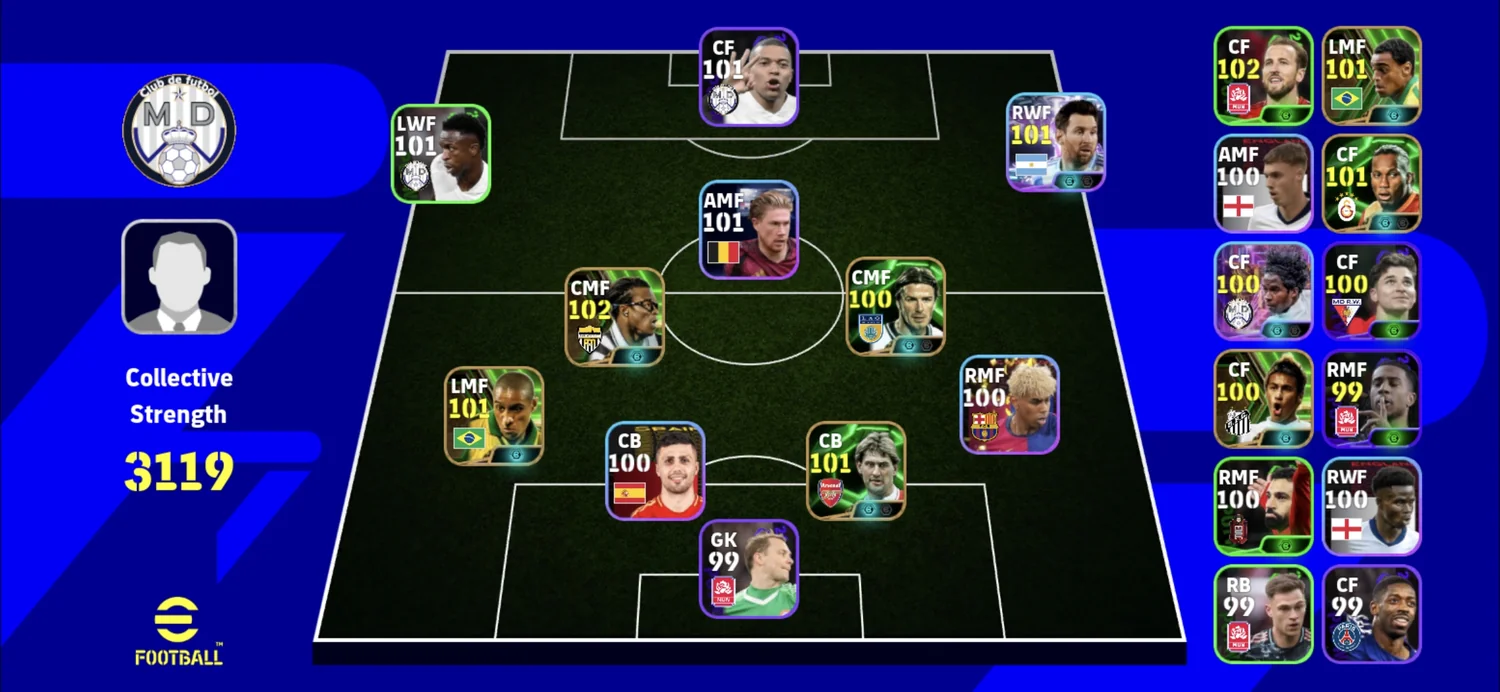Select the CF 100 Santos substitute

[x=1263, y=399]
